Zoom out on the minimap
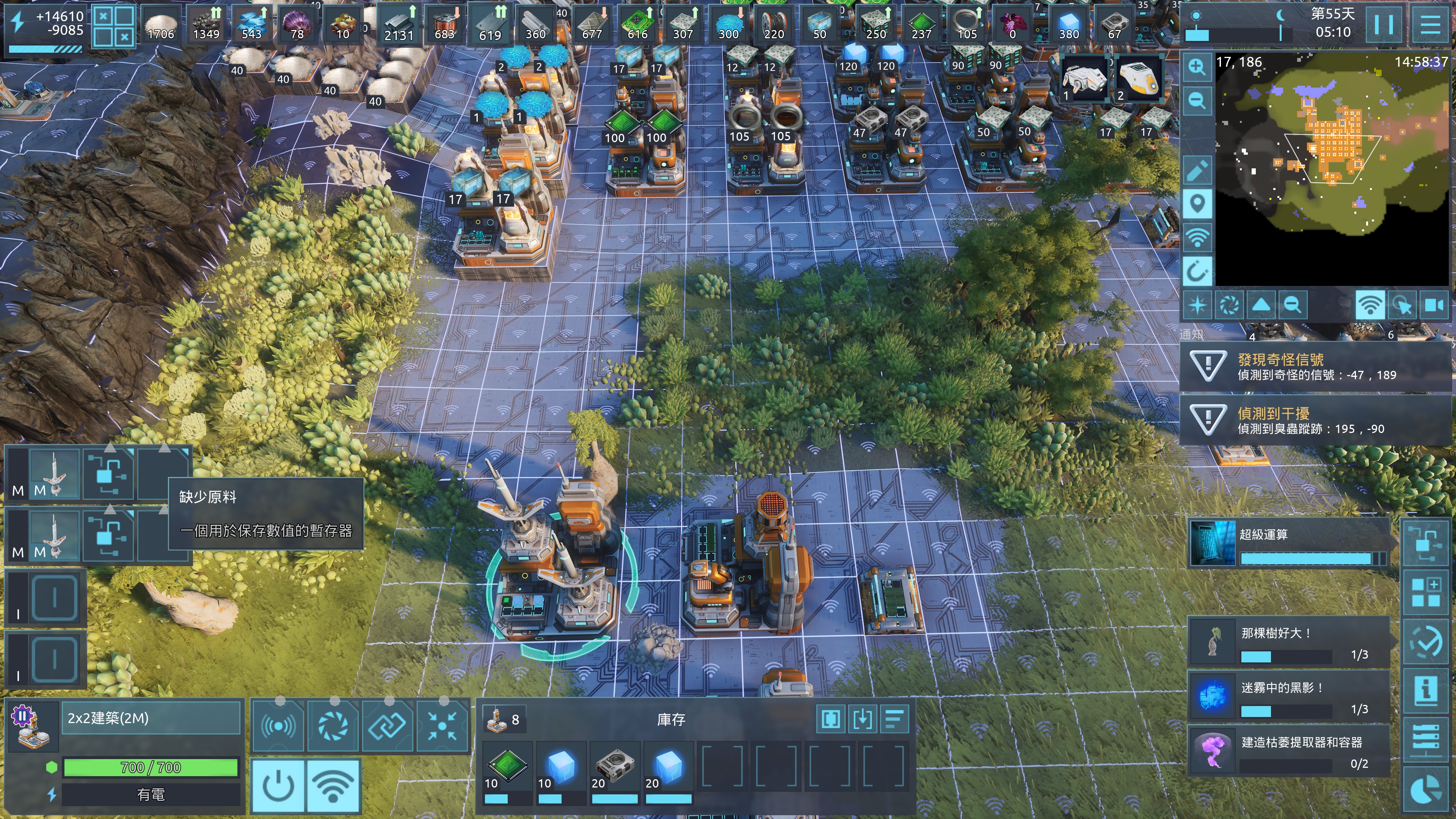This screenshot has width=1456, height=819. point(1197,100)
